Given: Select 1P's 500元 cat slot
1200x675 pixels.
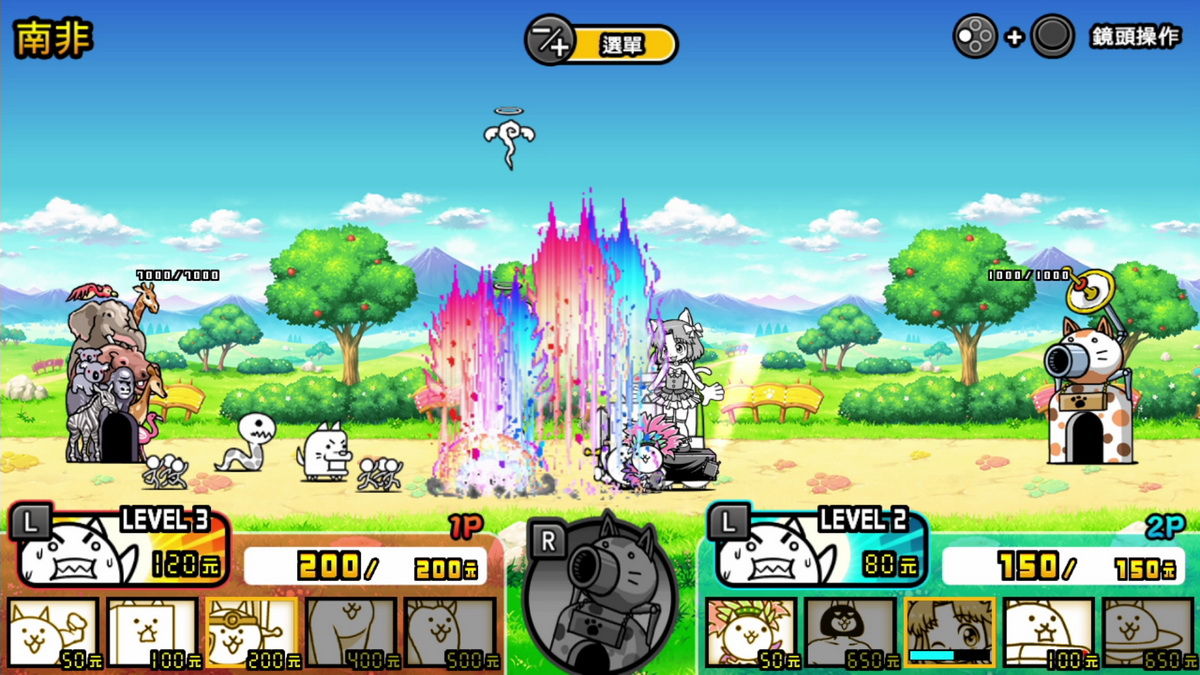Looking at the screenshot, I should coord(450,633).
